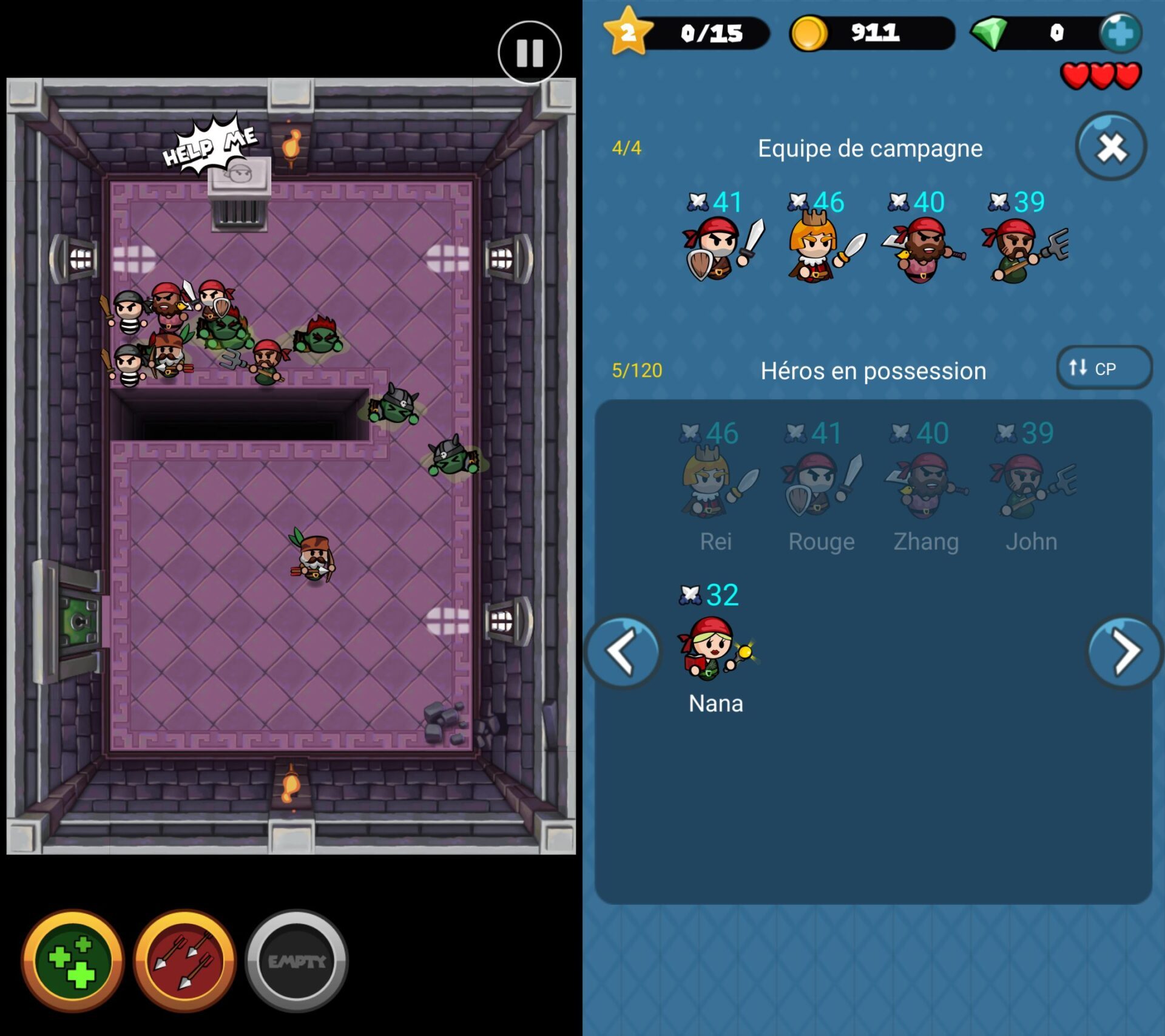The width and height of the screenshot is (1165, 1036).
Task: Select the 39 CP trident hero in team
Action: pos(1023,249)
